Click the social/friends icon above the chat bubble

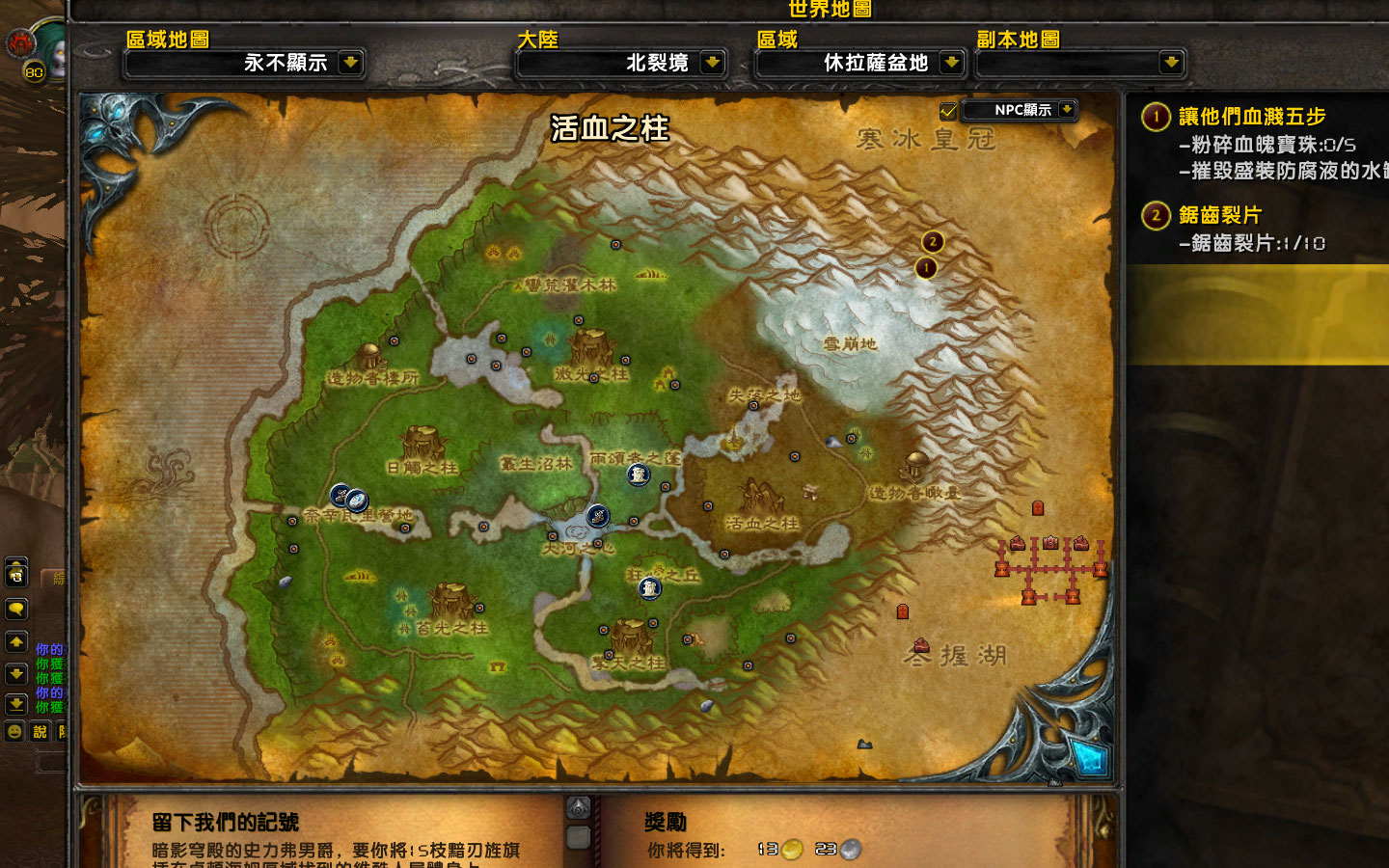14,574
